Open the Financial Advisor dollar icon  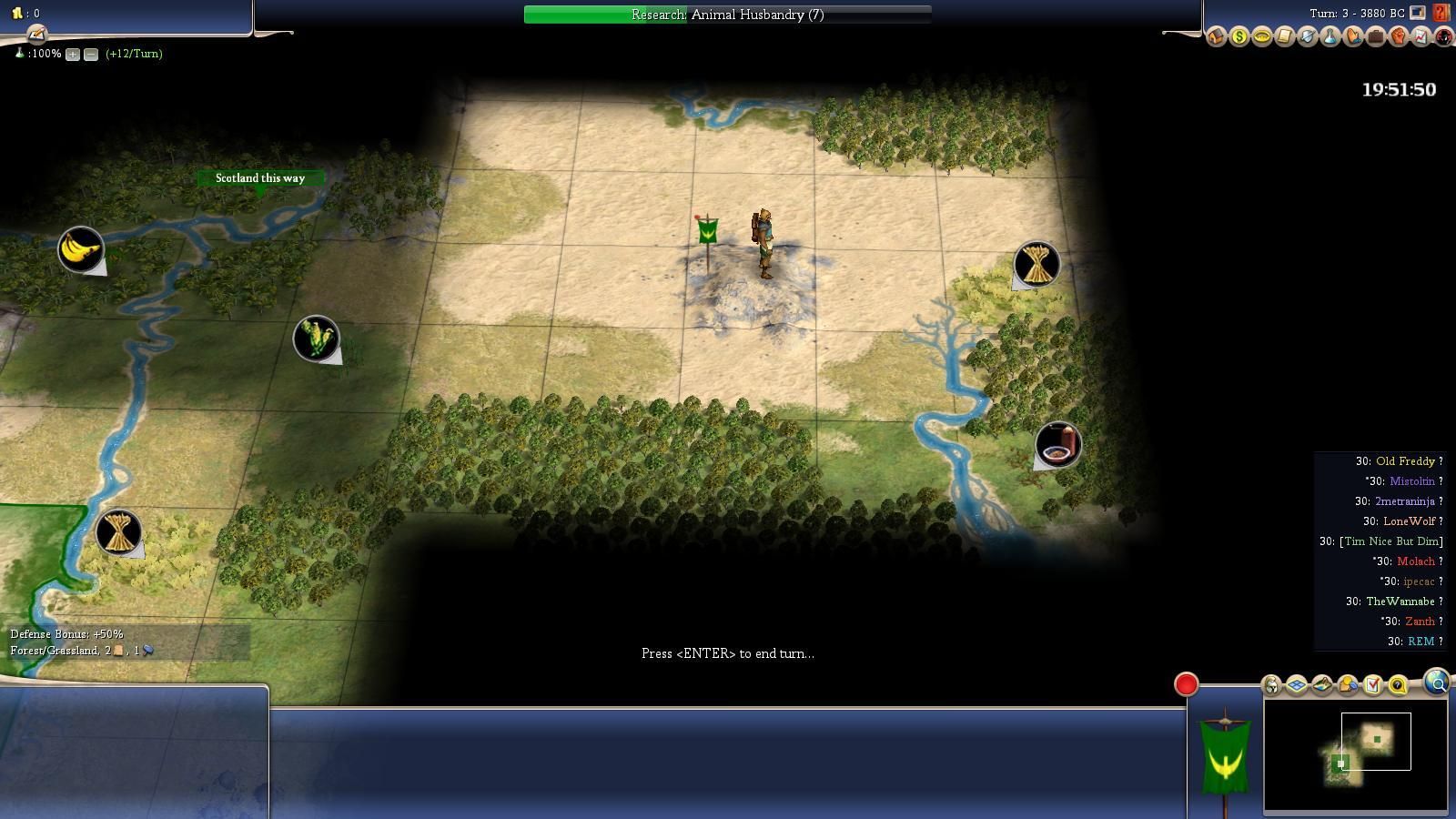click(x=1239, y=37)
